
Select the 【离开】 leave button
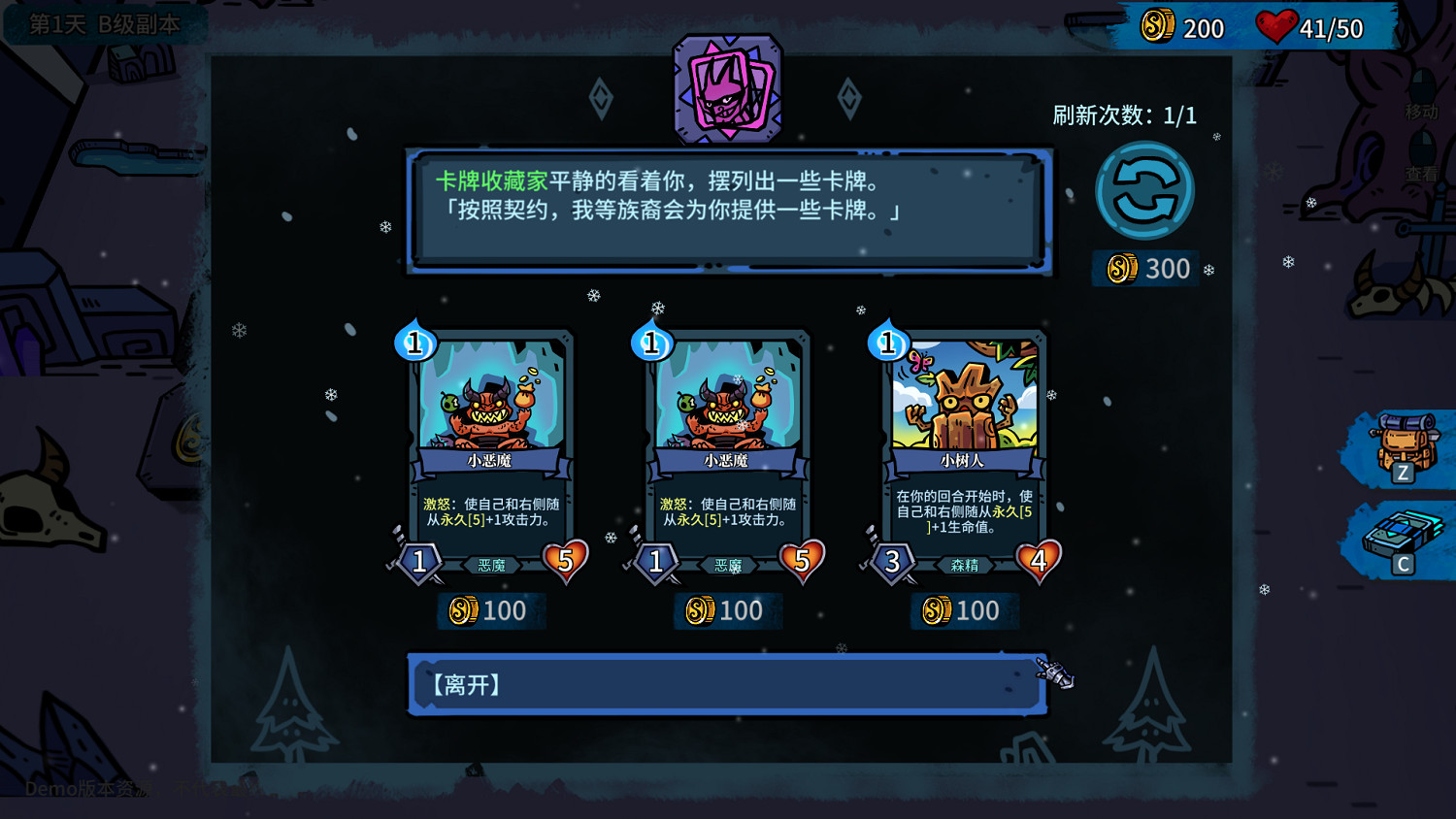[728, 685]
